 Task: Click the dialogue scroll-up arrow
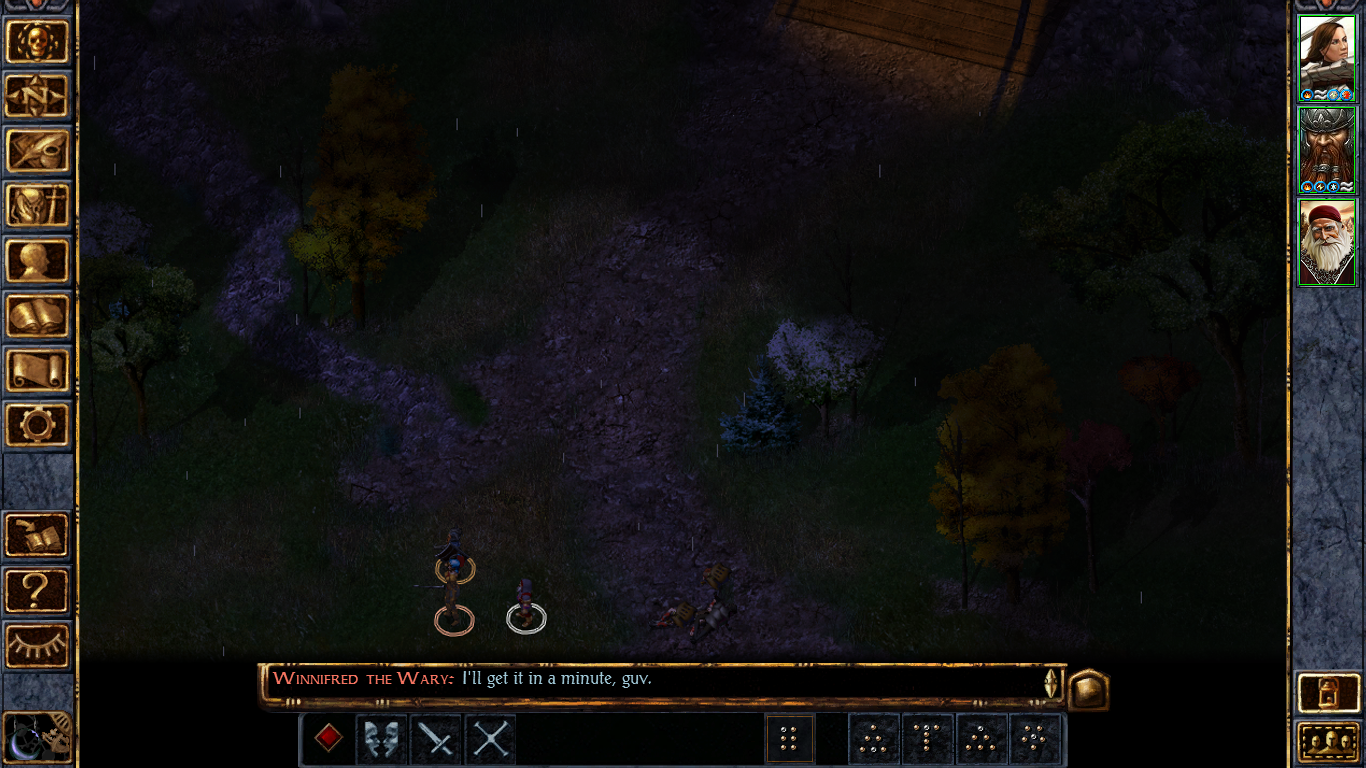pos(1051,672)
